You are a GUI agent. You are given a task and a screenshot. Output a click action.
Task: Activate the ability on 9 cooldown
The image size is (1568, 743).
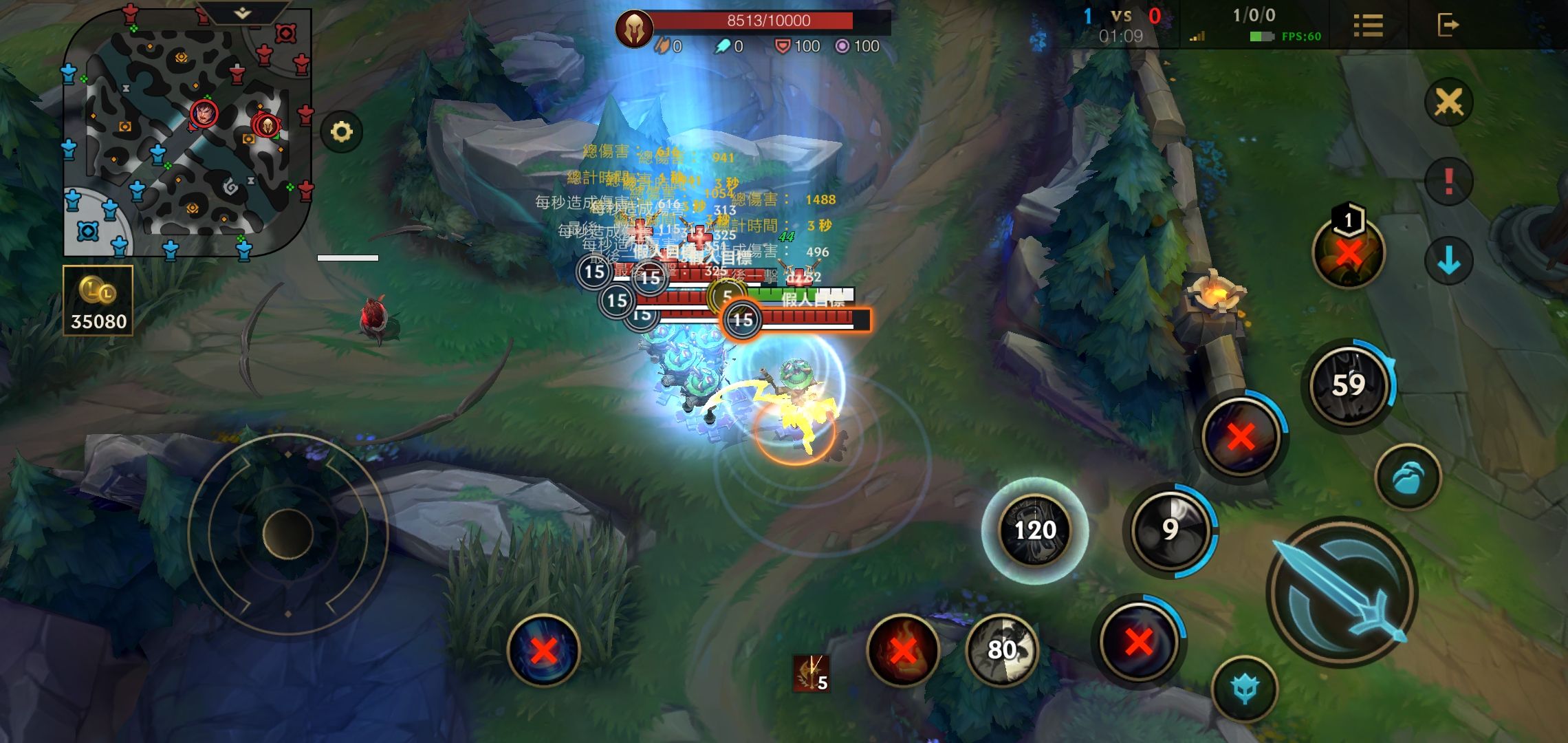coord(1170,530)
